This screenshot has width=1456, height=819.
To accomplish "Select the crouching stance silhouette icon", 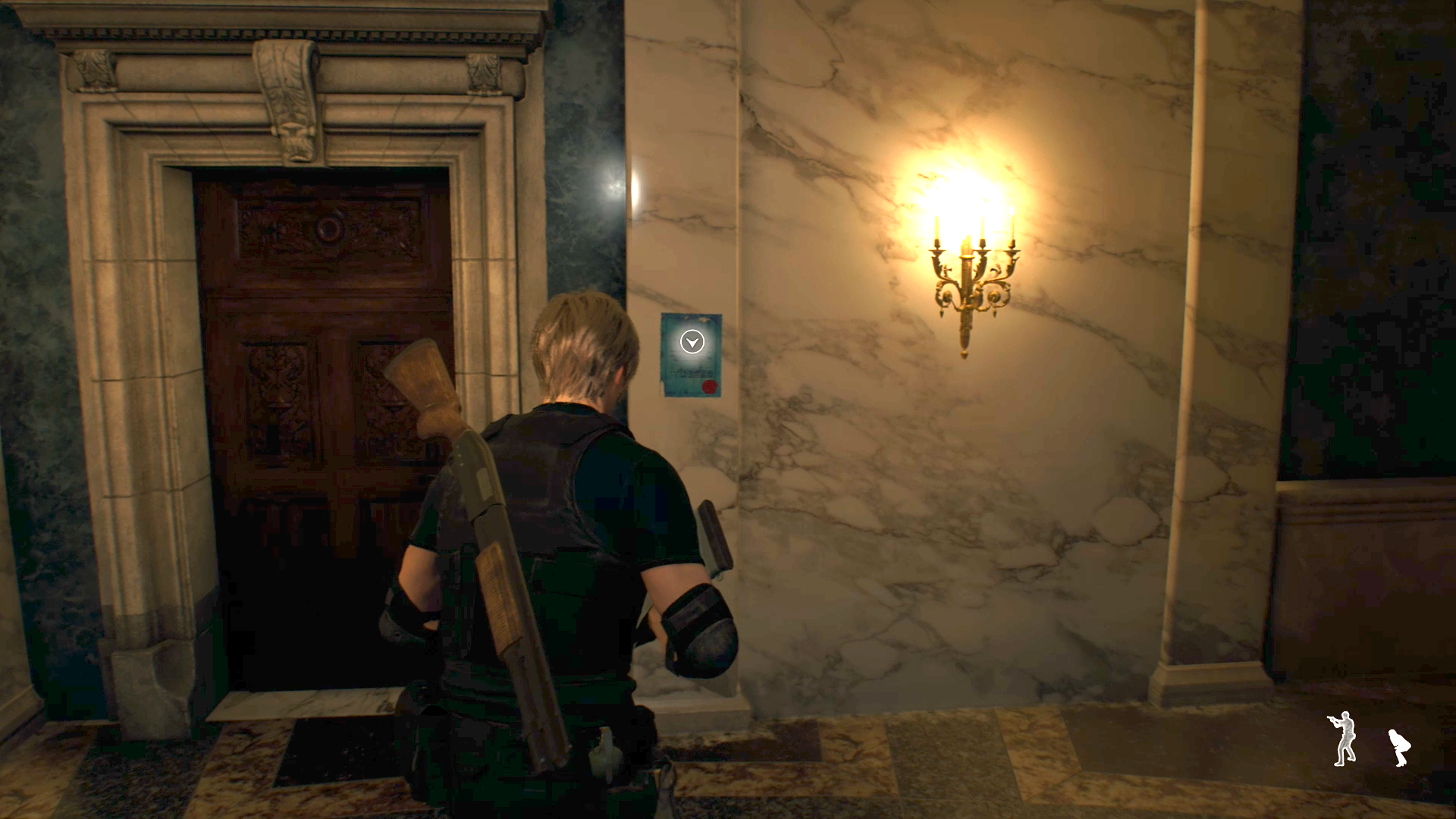I will point(1401,748).
